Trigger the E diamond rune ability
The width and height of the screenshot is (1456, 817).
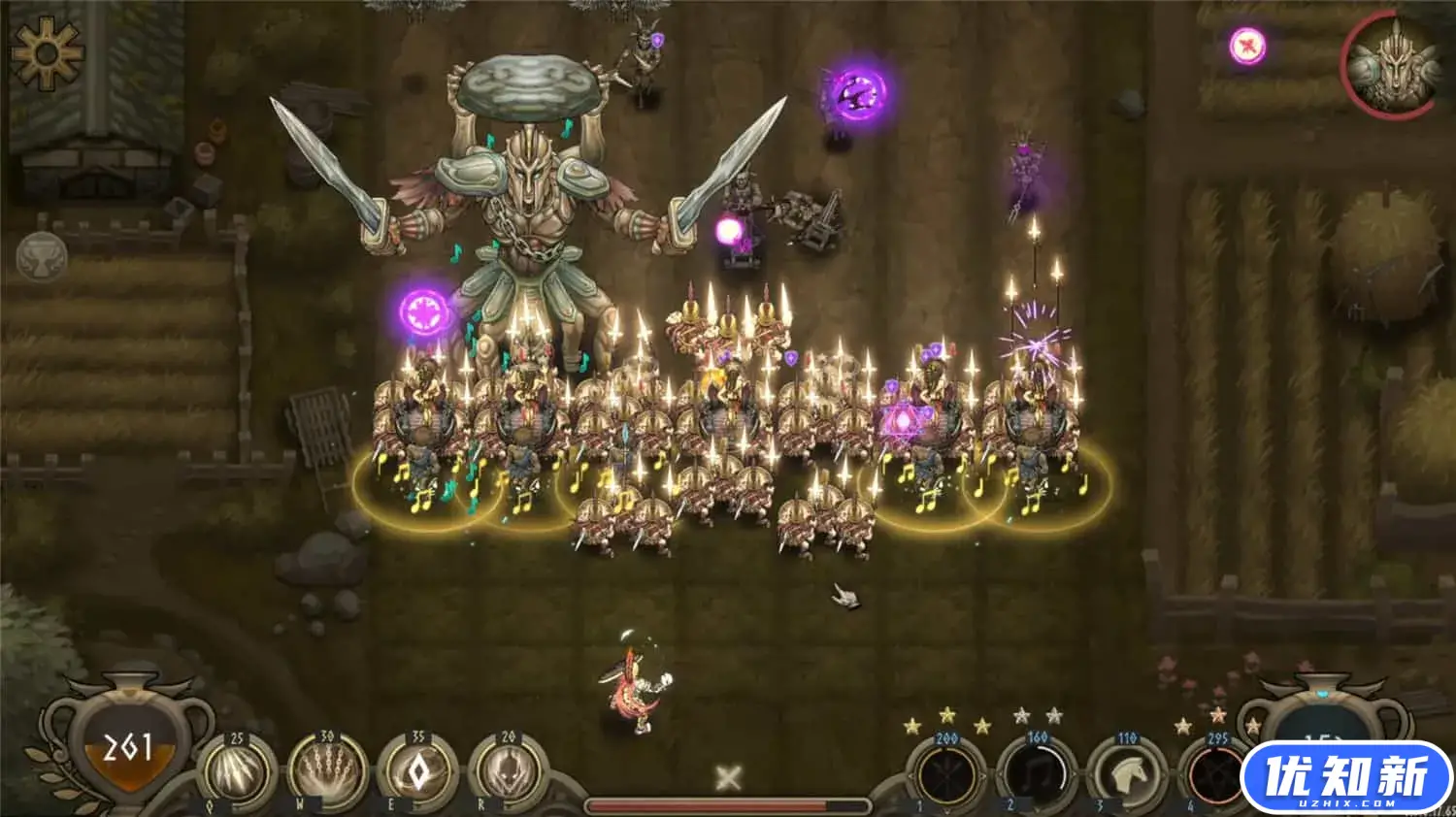[417, 773]
